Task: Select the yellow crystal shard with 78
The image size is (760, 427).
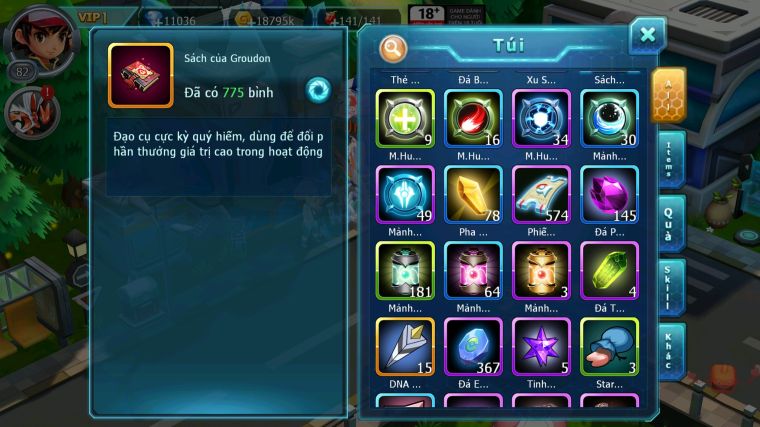Action: point(472,194)
